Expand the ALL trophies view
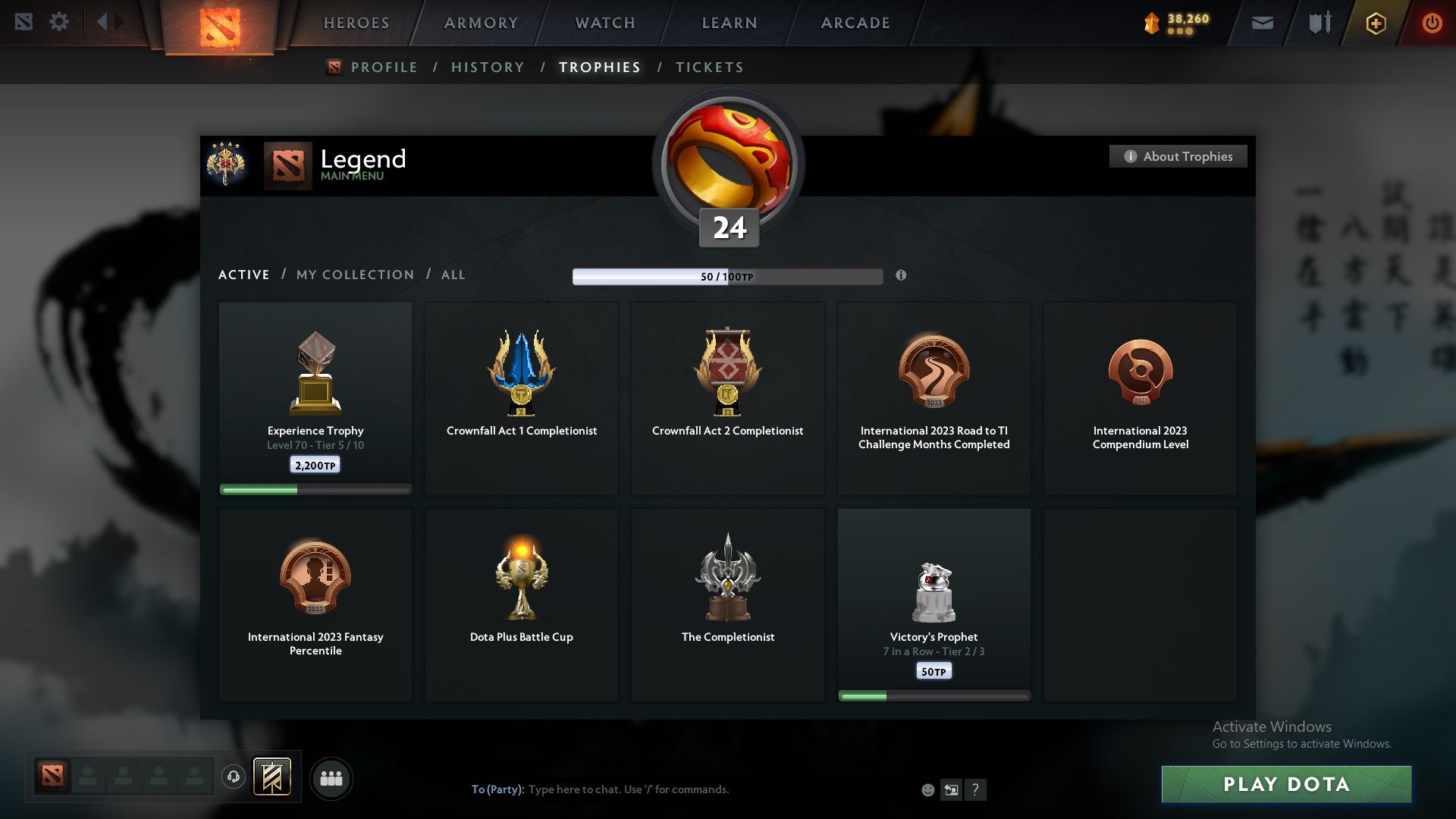This screenshot has height=819, width=1456. pyautogui.click(x=453, y=275)
